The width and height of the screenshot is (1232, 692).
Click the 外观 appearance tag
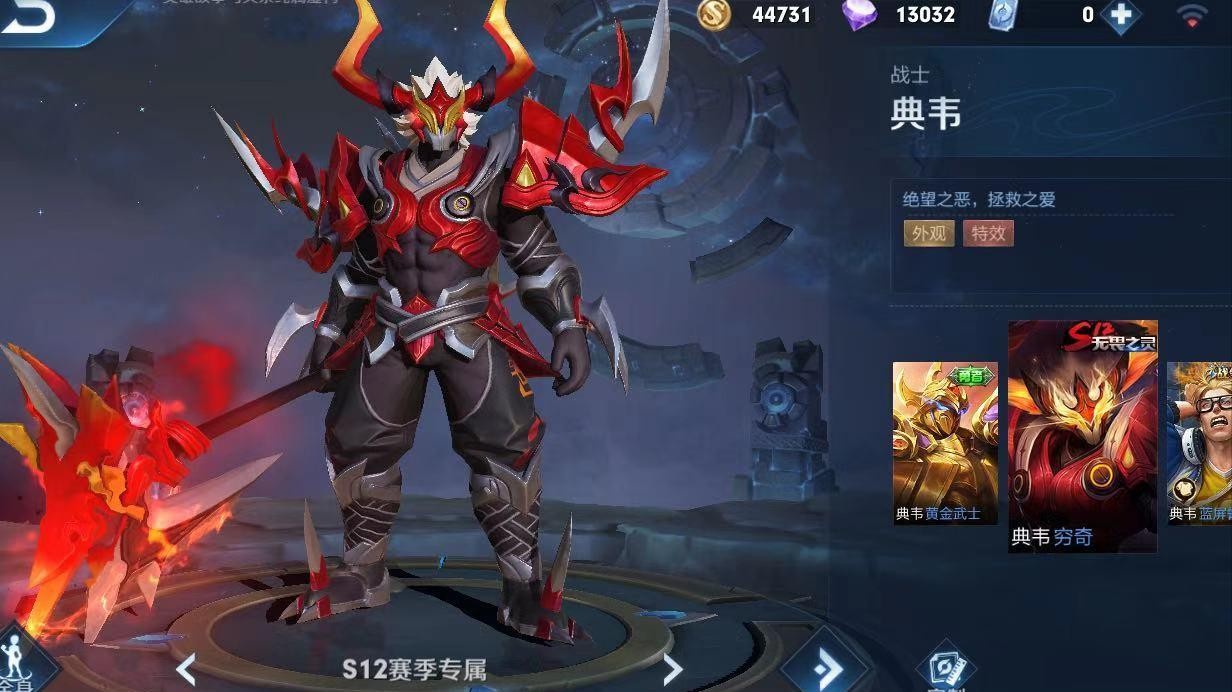[x=928, y=233]
